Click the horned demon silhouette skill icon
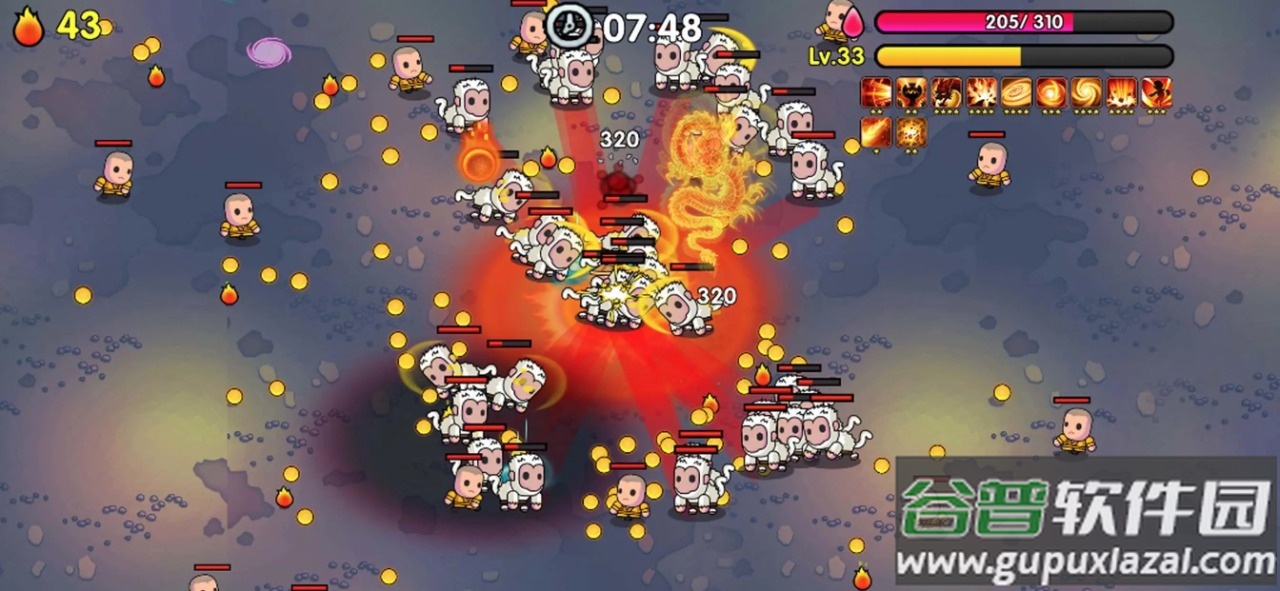The height and width of the screenshot is (591, 1280). pos(911,93)
